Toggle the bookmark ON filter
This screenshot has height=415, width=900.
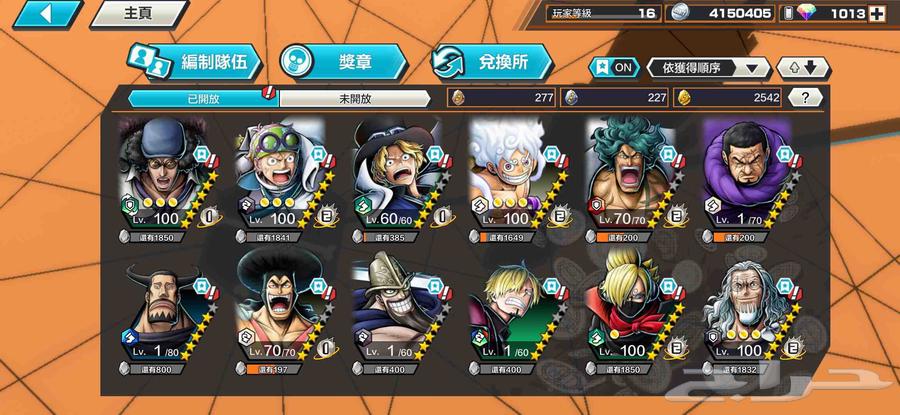tap(613, 67)
